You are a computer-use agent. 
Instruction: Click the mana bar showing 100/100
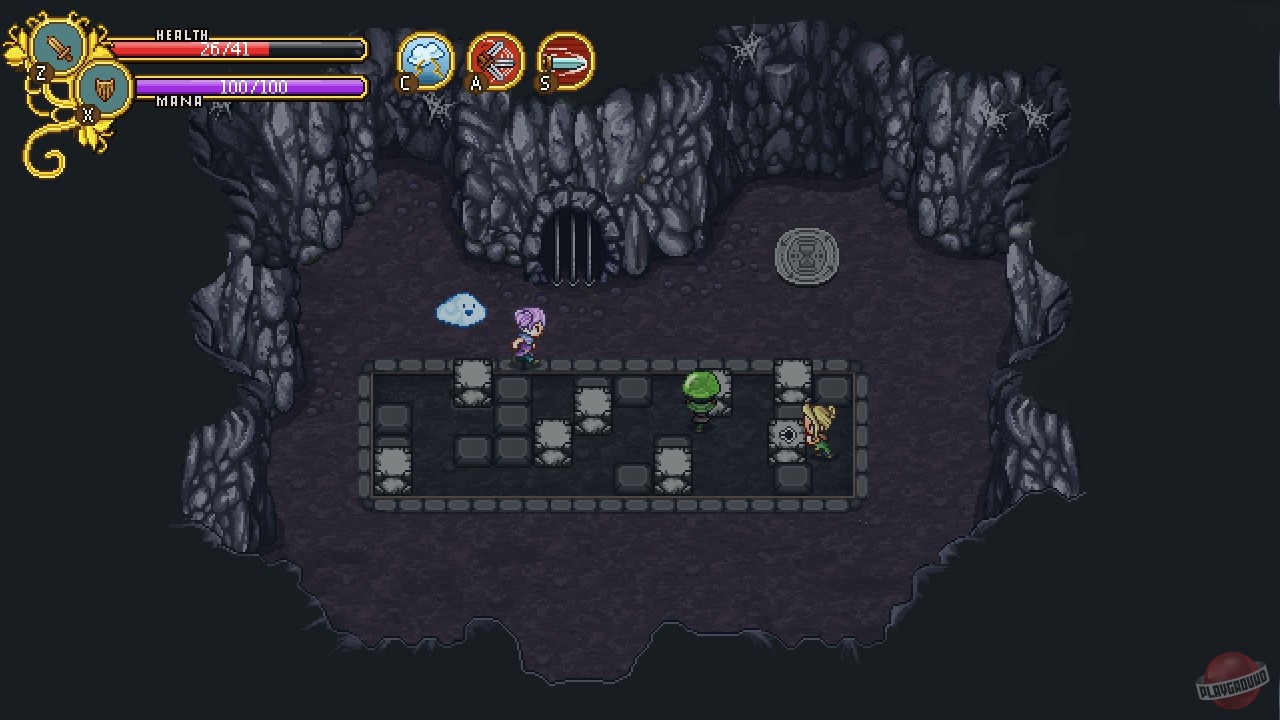pyautogui.click(x=250, y=88)
